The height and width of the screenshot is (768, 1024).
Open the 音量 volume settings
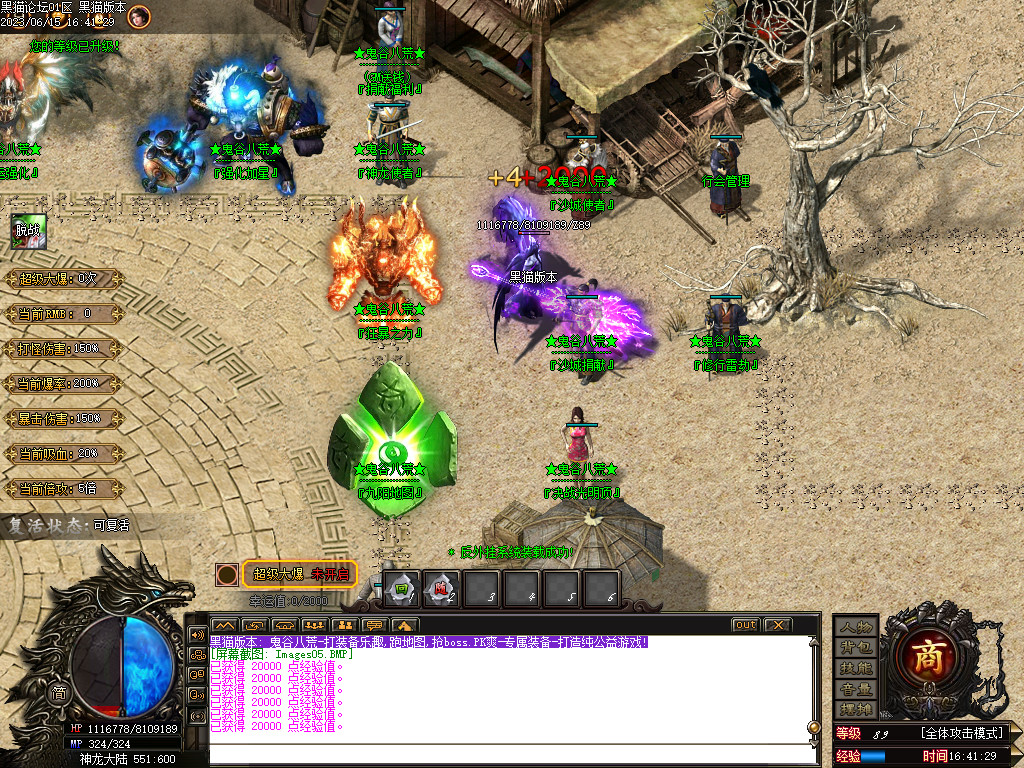pos(856,689)
